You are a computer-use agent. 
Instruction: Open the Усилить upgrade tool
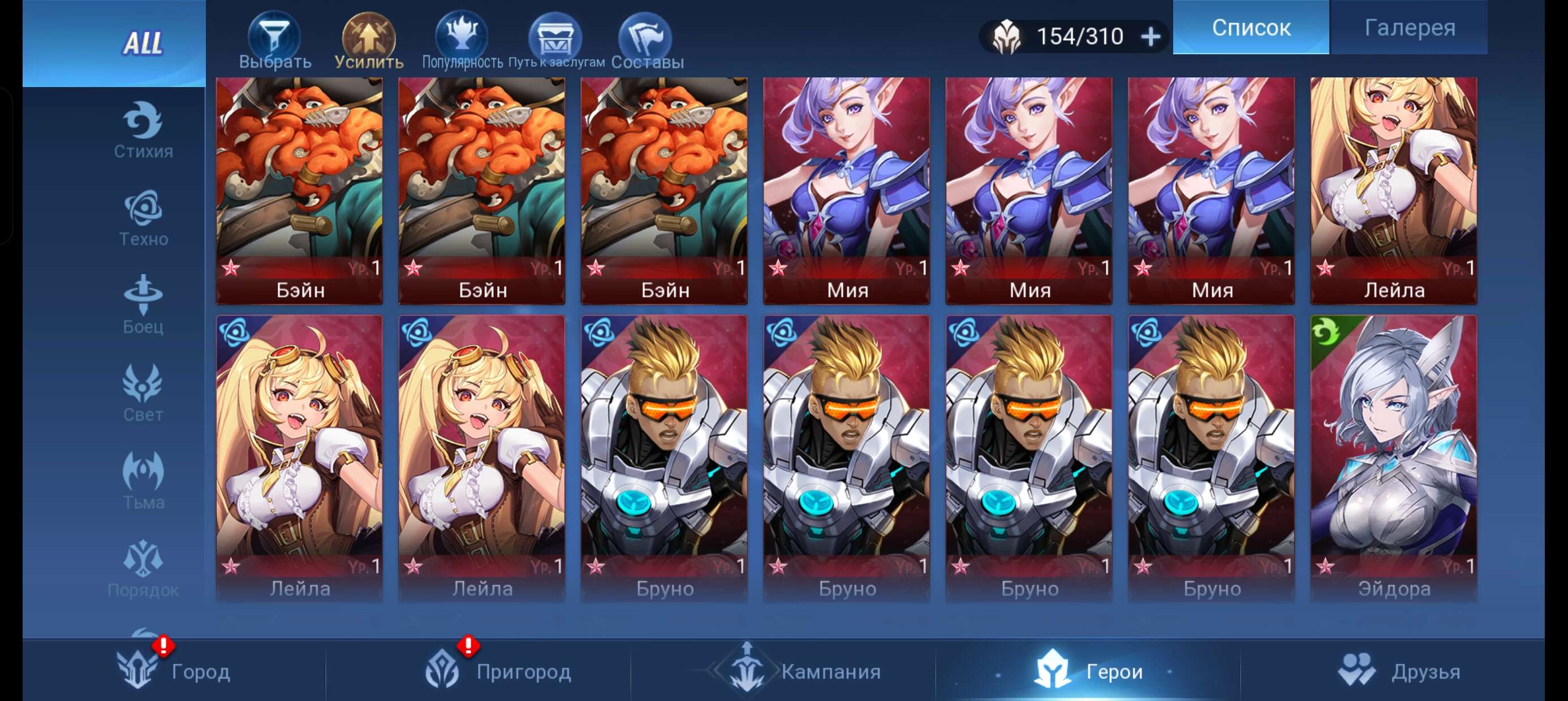[x=370, y=38]
